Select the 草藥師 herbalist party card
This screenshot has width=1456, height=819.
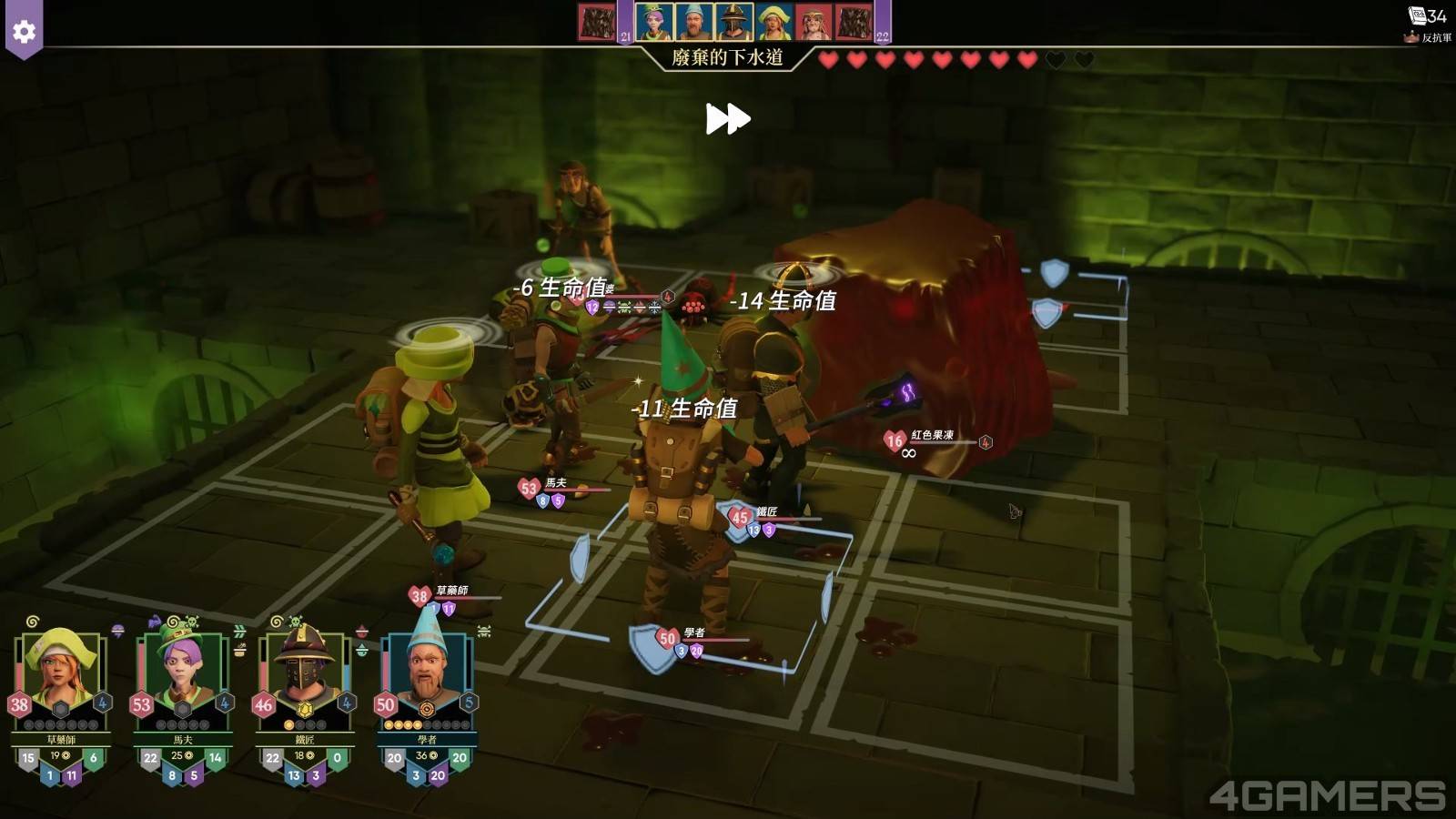click(x=60, y=673)
